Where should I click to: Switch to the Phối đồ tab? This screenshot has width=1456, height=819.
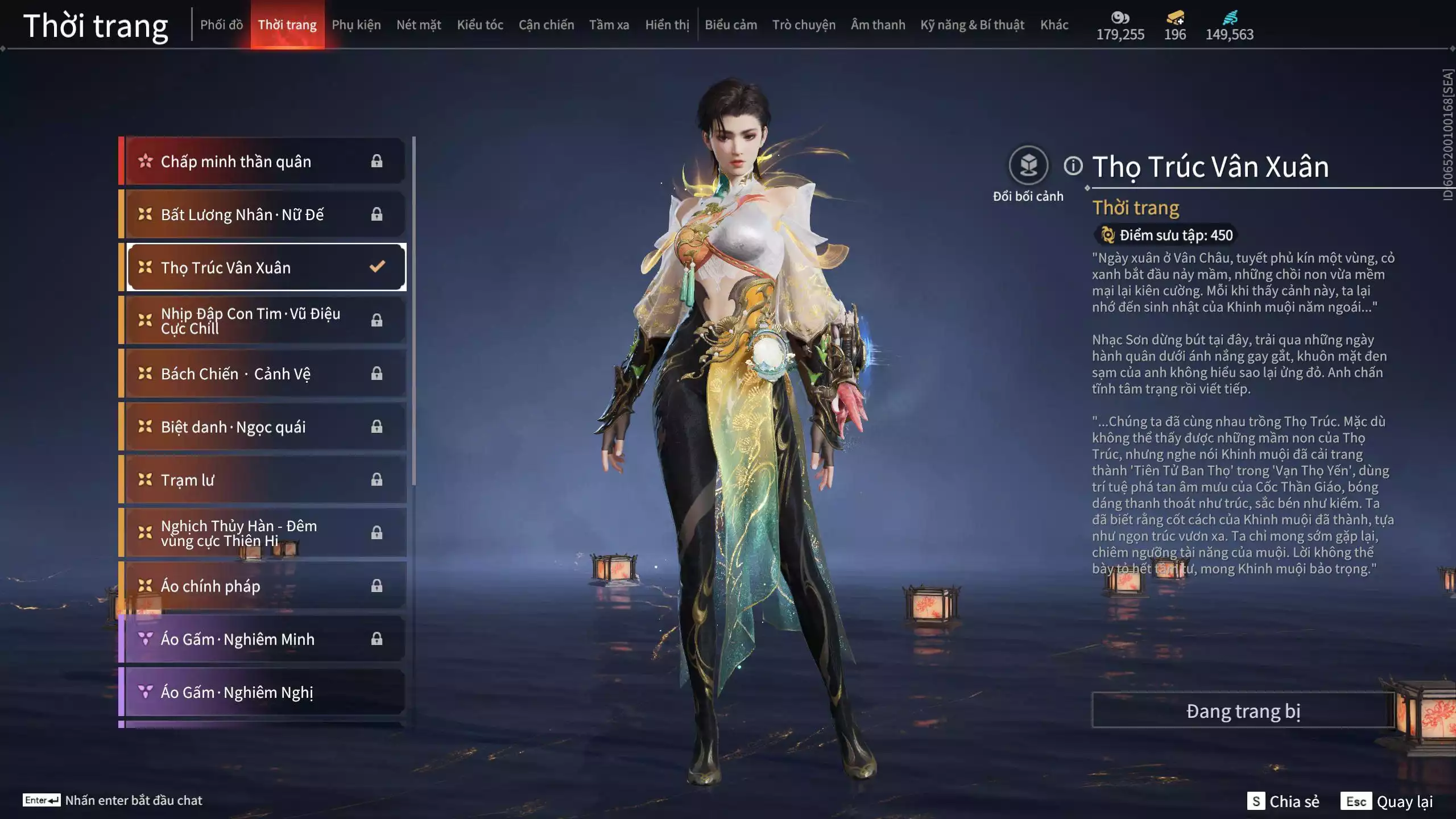[x=221, y=25]
